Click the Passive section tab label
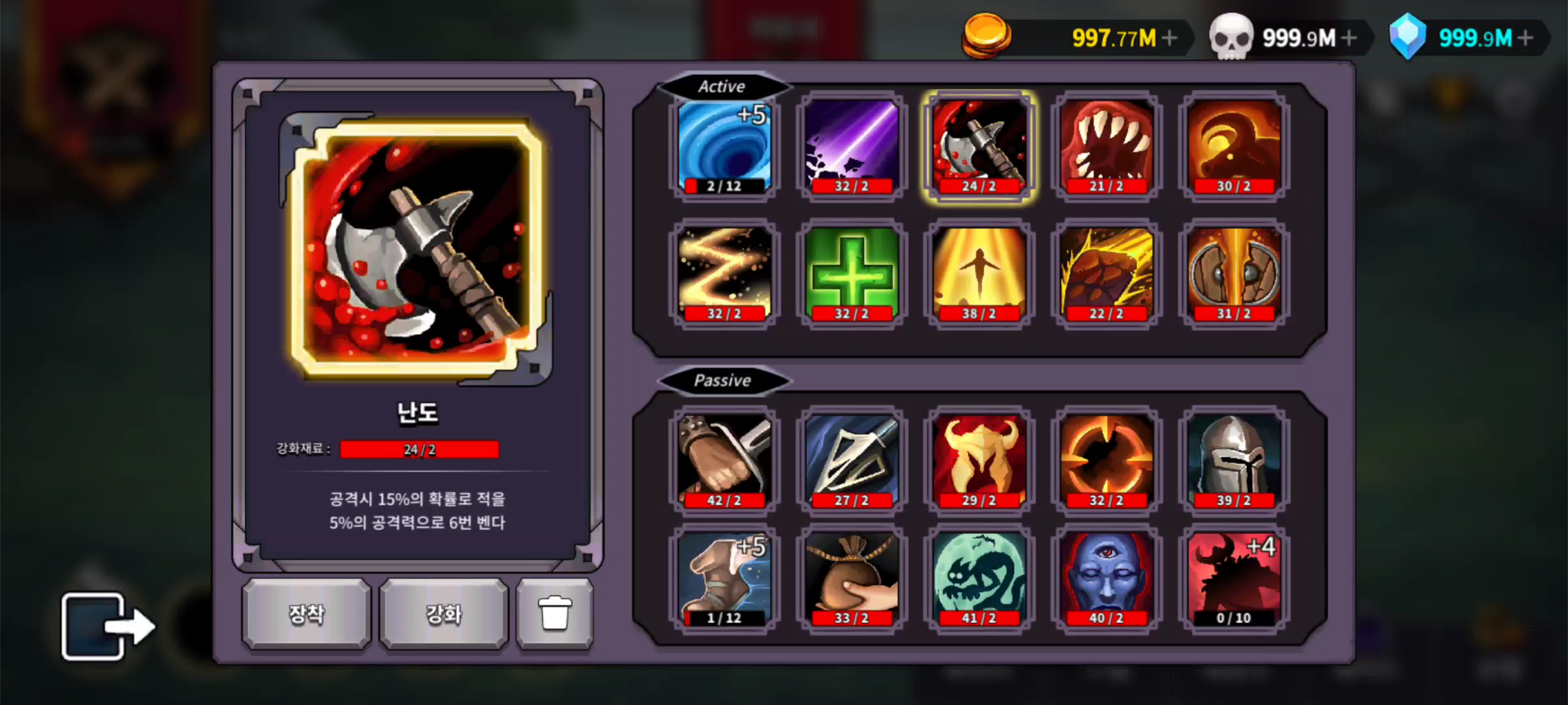The image size is (1568, 705). coord(722,381)
